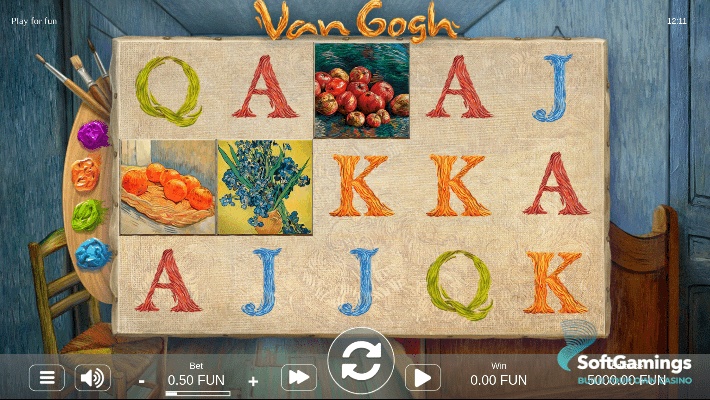Open the hamburger menu
The height and width of the screenshot is (400, 710).
click(x=46, y=377)
